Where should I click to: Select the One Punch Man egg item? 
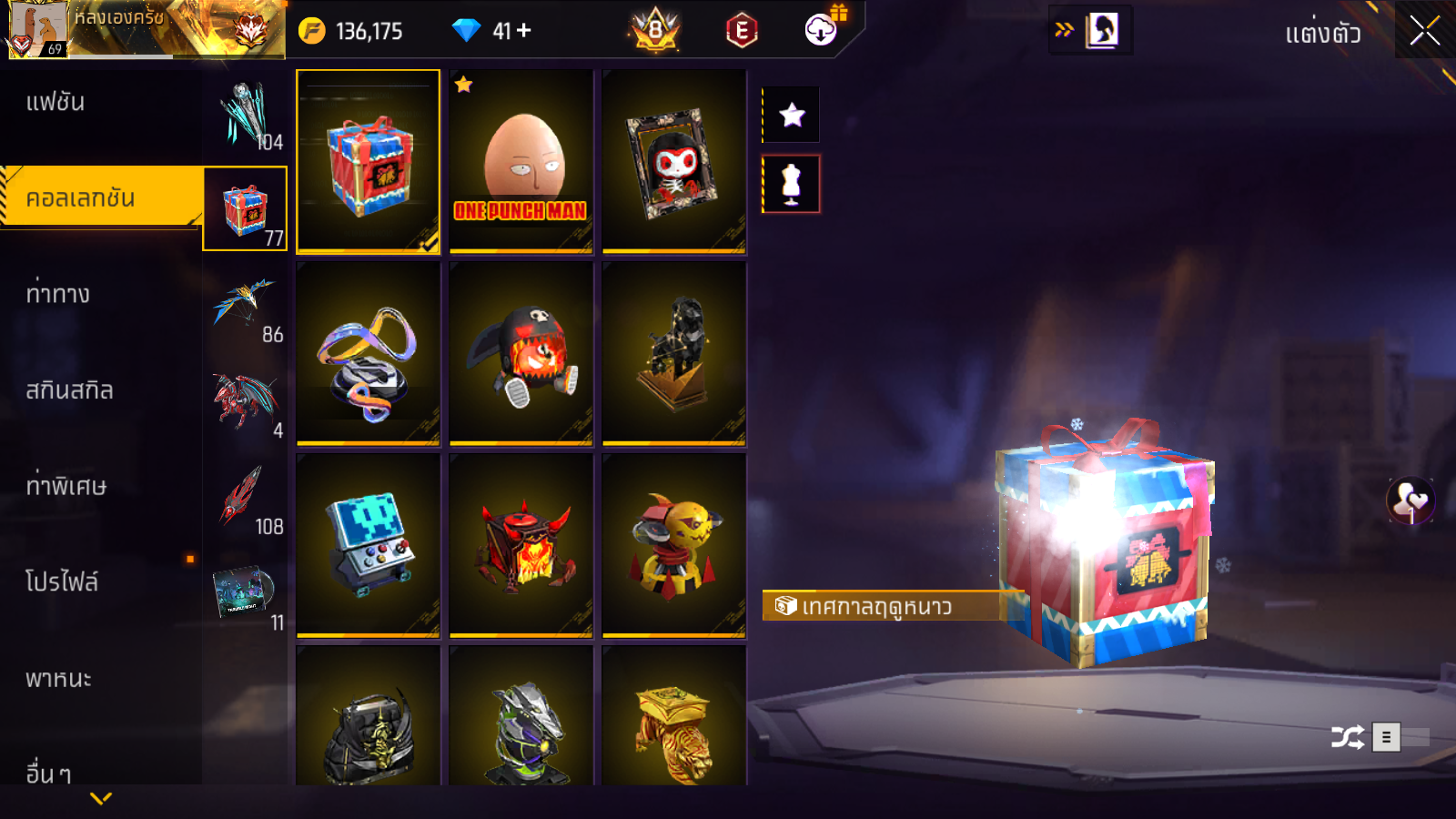[x=521, y=161]
